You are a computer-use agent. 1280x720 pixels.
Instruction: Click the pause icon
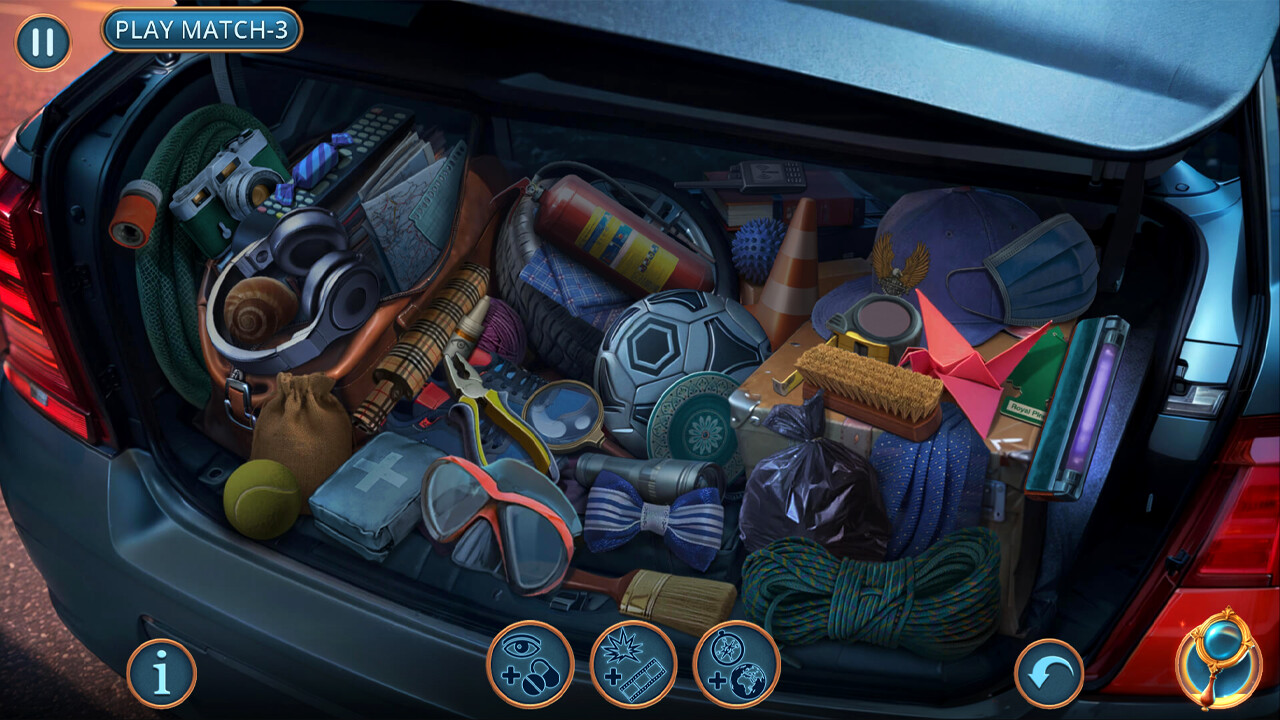(x=42, y=42)
